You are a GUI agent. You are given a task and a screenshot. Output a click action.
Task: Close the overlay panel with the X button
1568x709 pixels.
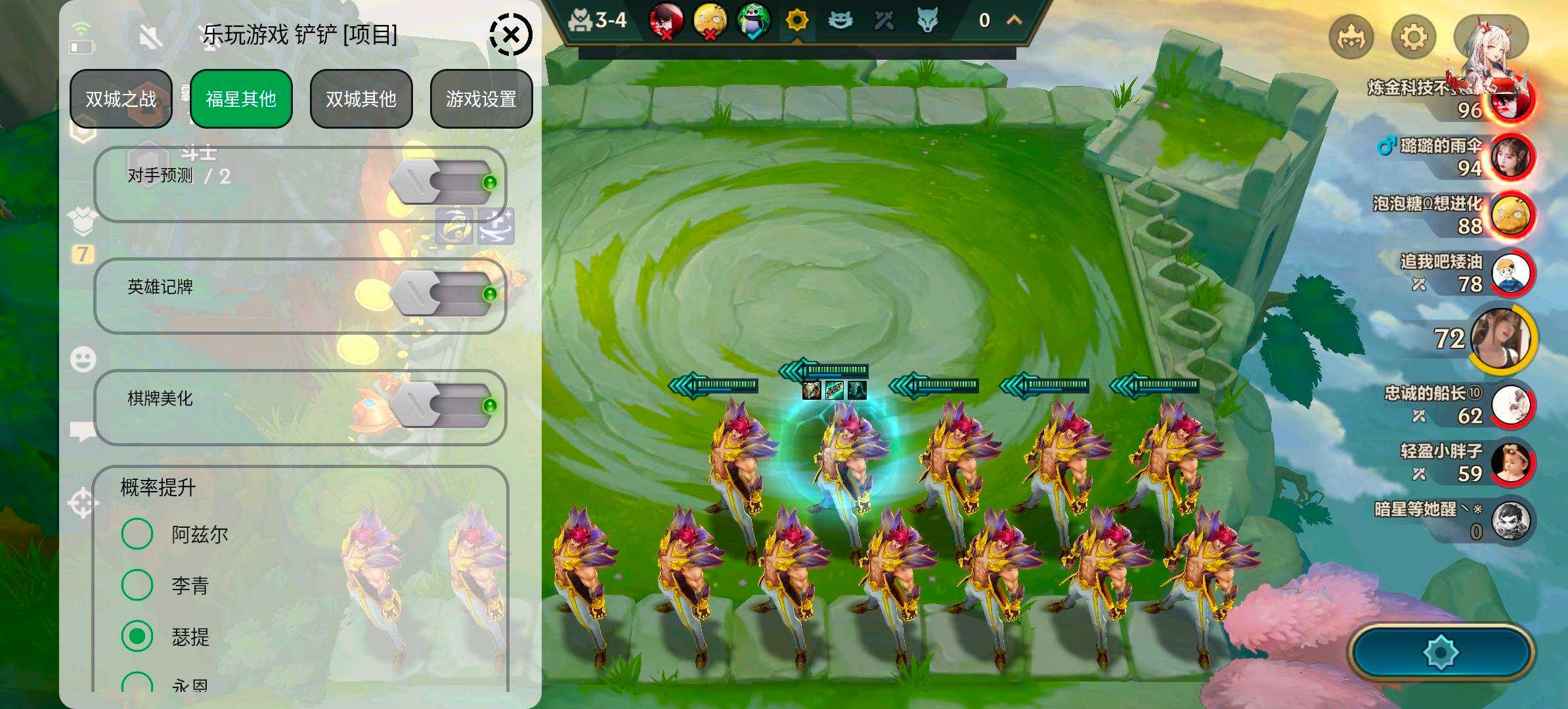pyautogui.click(x=511, y=35)
